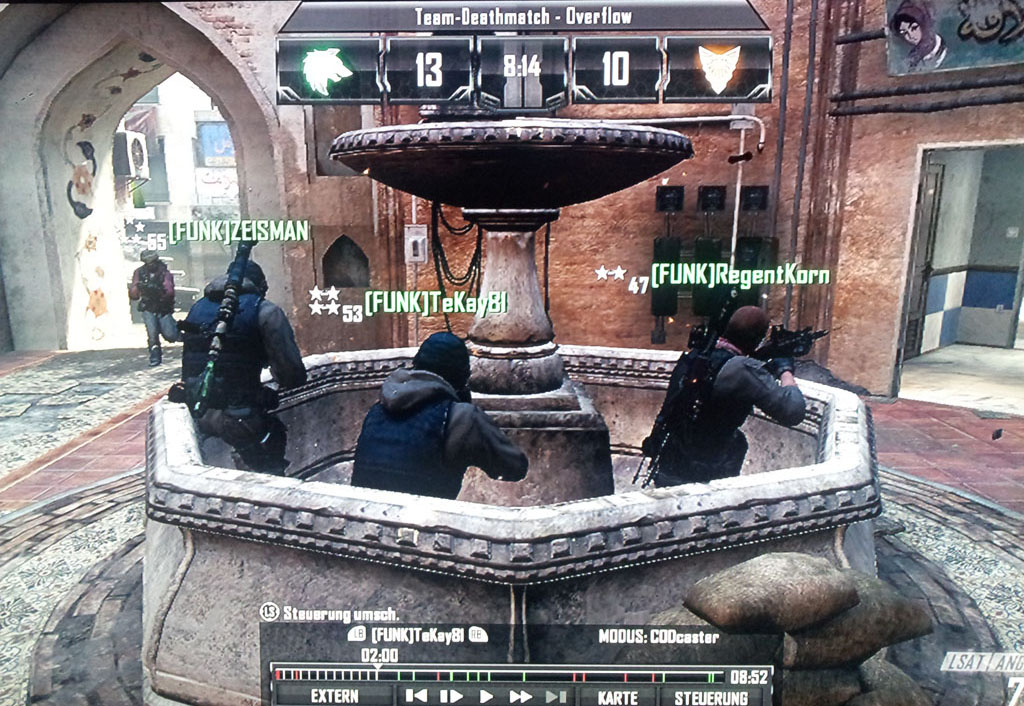Open the KARTE map view

point(616,697)
